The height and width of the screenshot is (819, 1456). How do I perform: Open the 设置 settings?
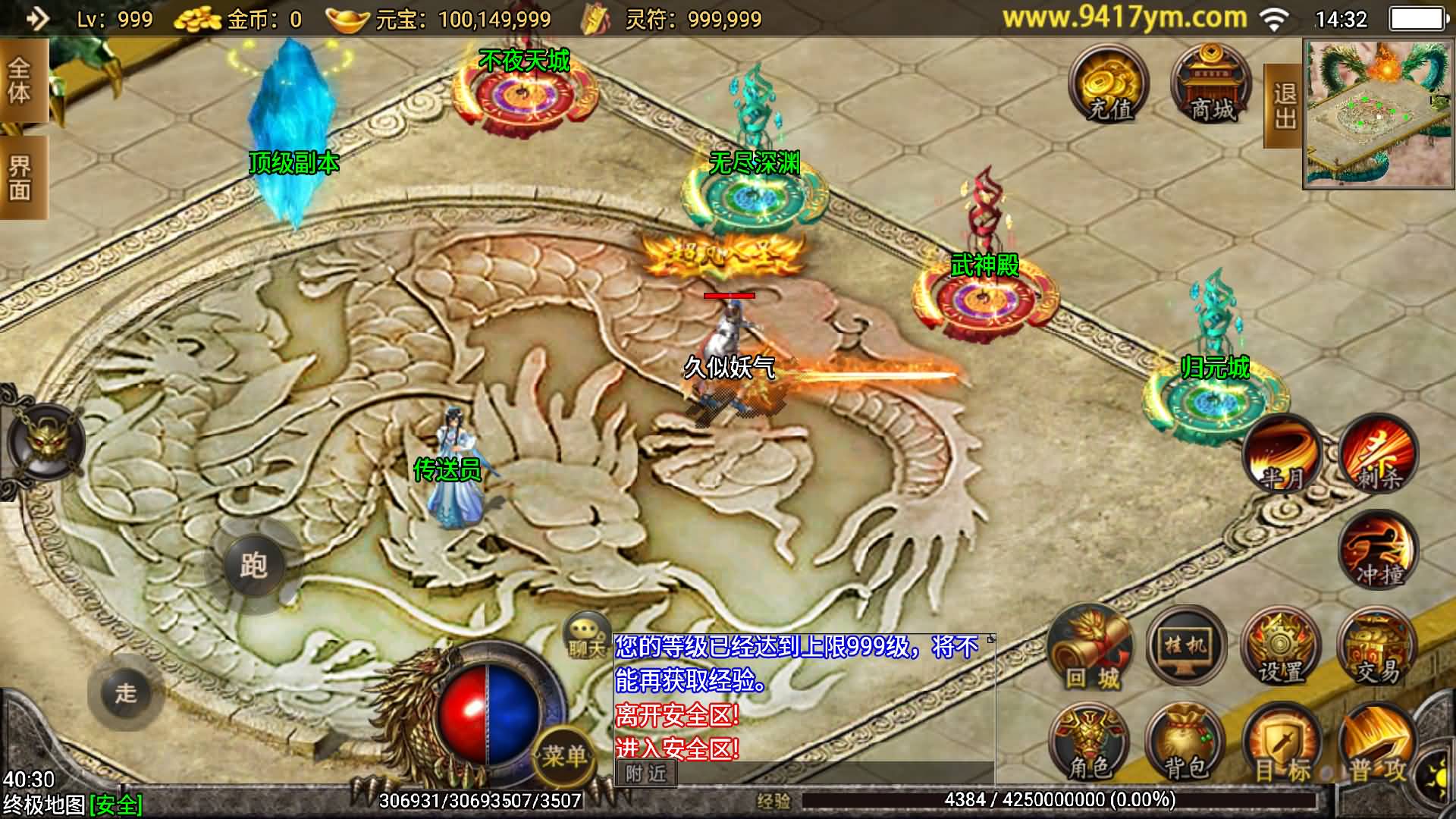point(1282,649)
